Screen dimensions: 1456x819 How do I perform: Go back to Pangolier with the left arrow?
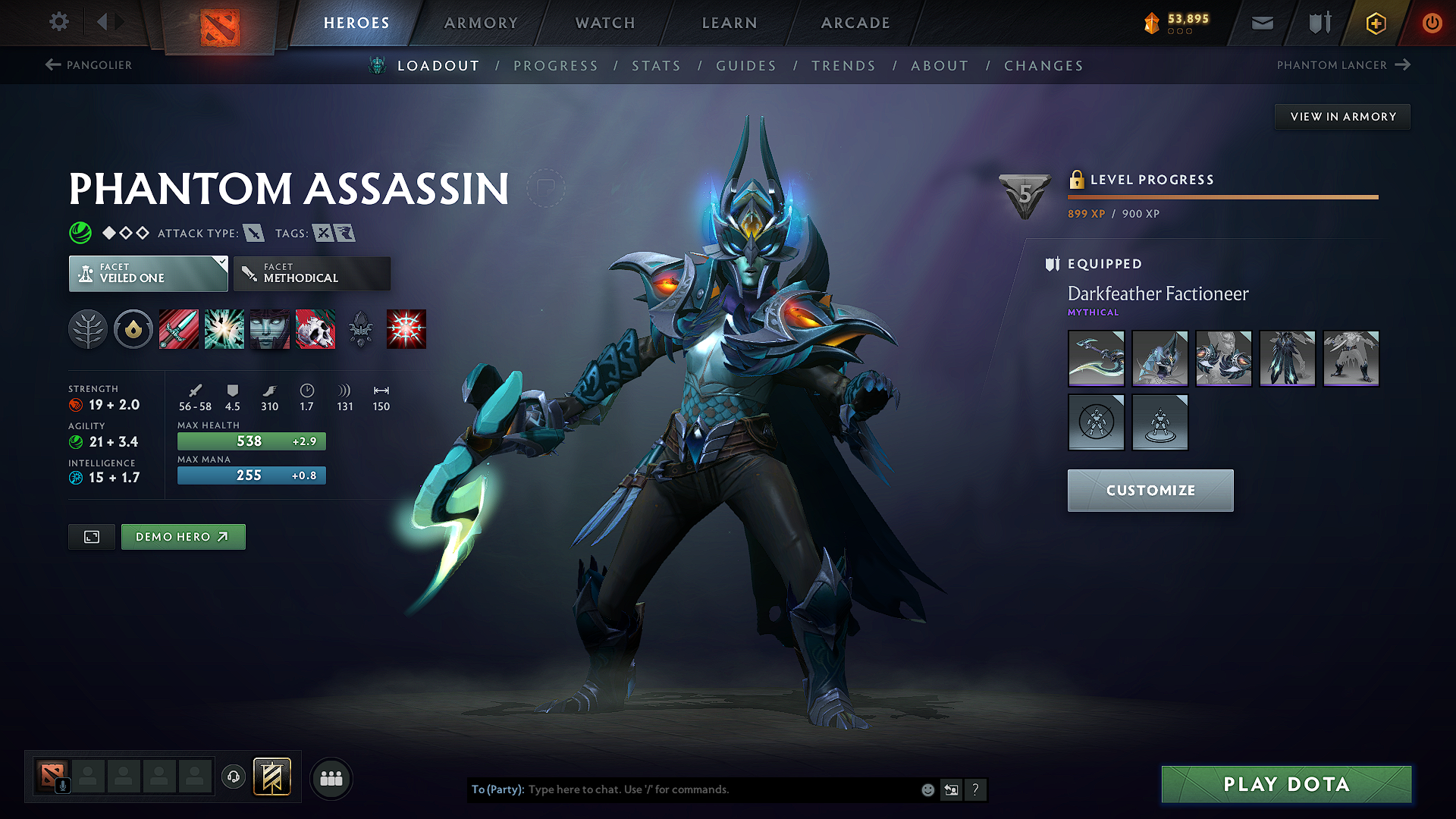[52, 64]
